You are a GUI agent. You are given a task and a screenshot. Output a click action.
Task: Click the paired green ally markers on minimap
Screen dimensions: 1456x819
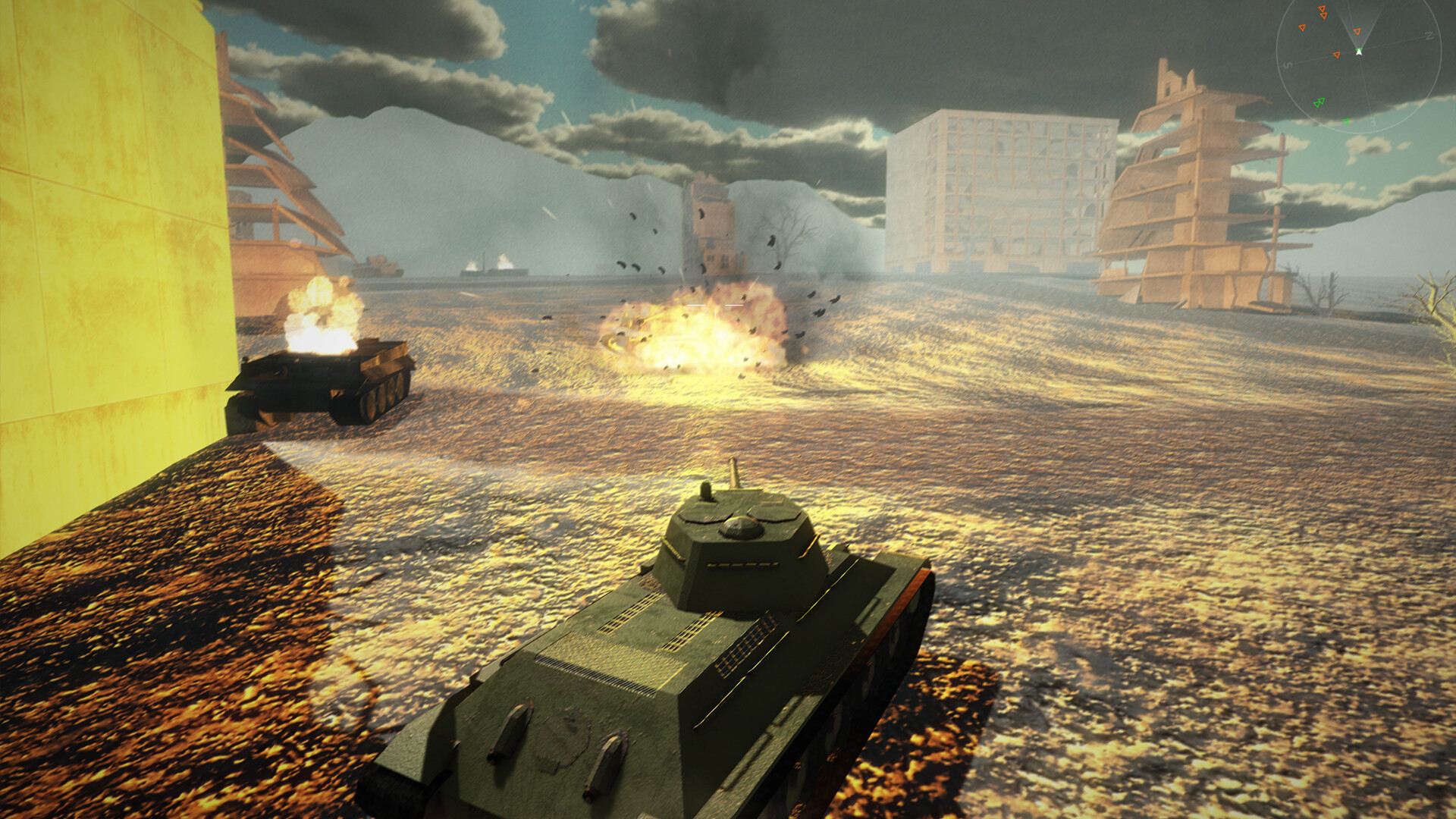pyautogui.click(x=1319, y=102)
